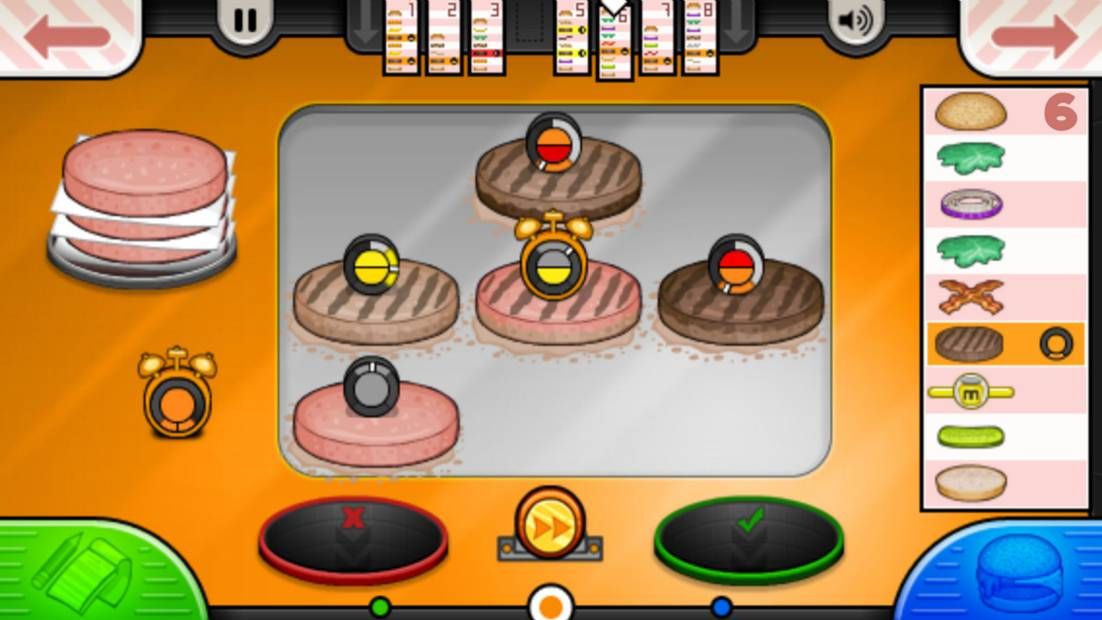This screenshot has height=620, width=1102.
Task: Go to the next station with right arrow
Action: (1035, 37)
